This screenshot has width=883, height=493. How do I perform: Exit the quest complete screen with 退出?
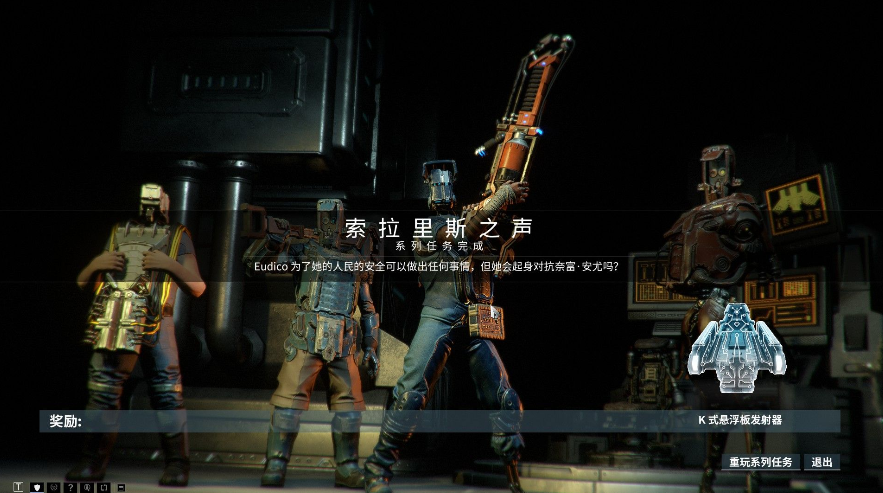(822, 462)
